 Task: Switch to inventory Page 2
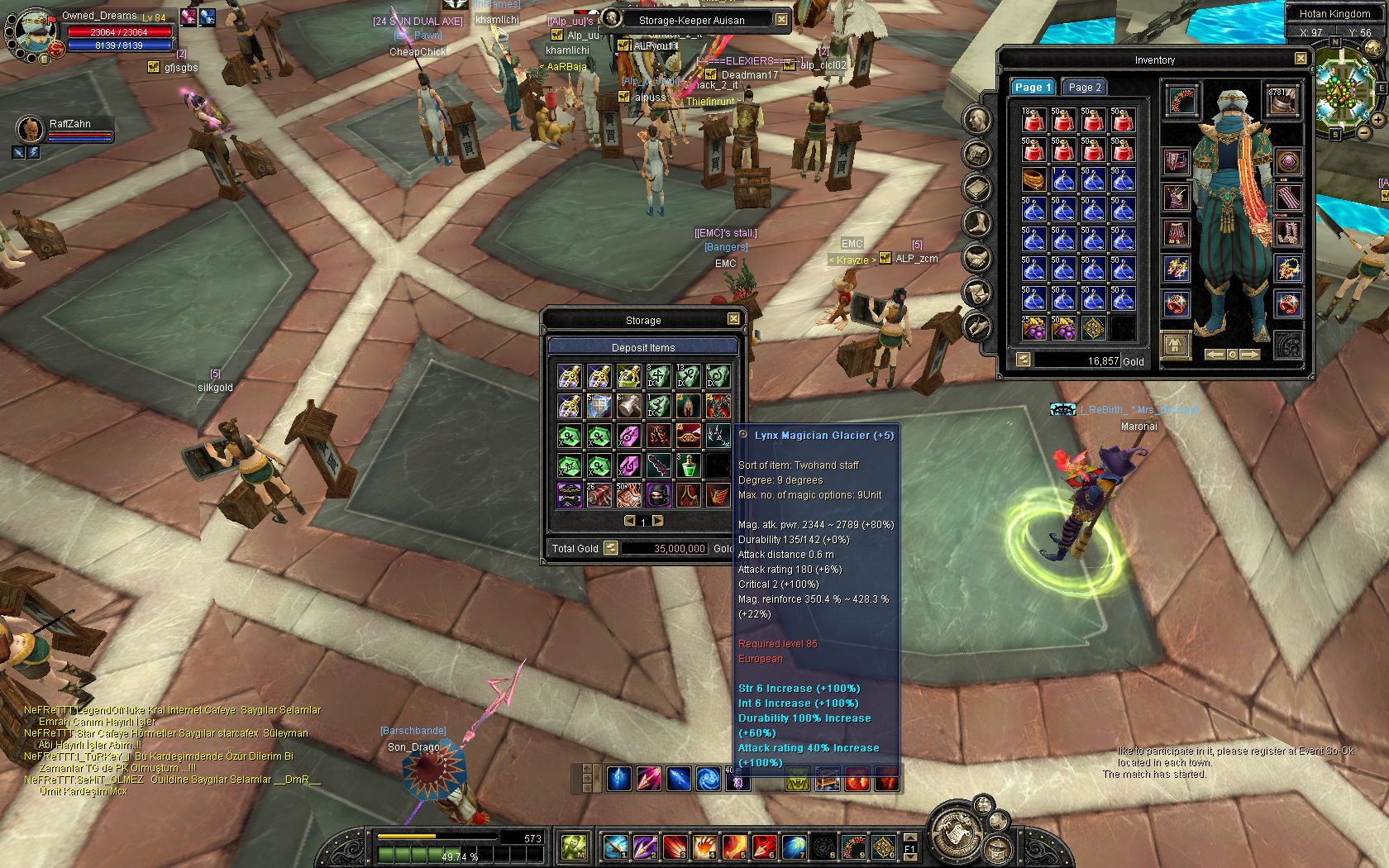(x=1084, y=87)
